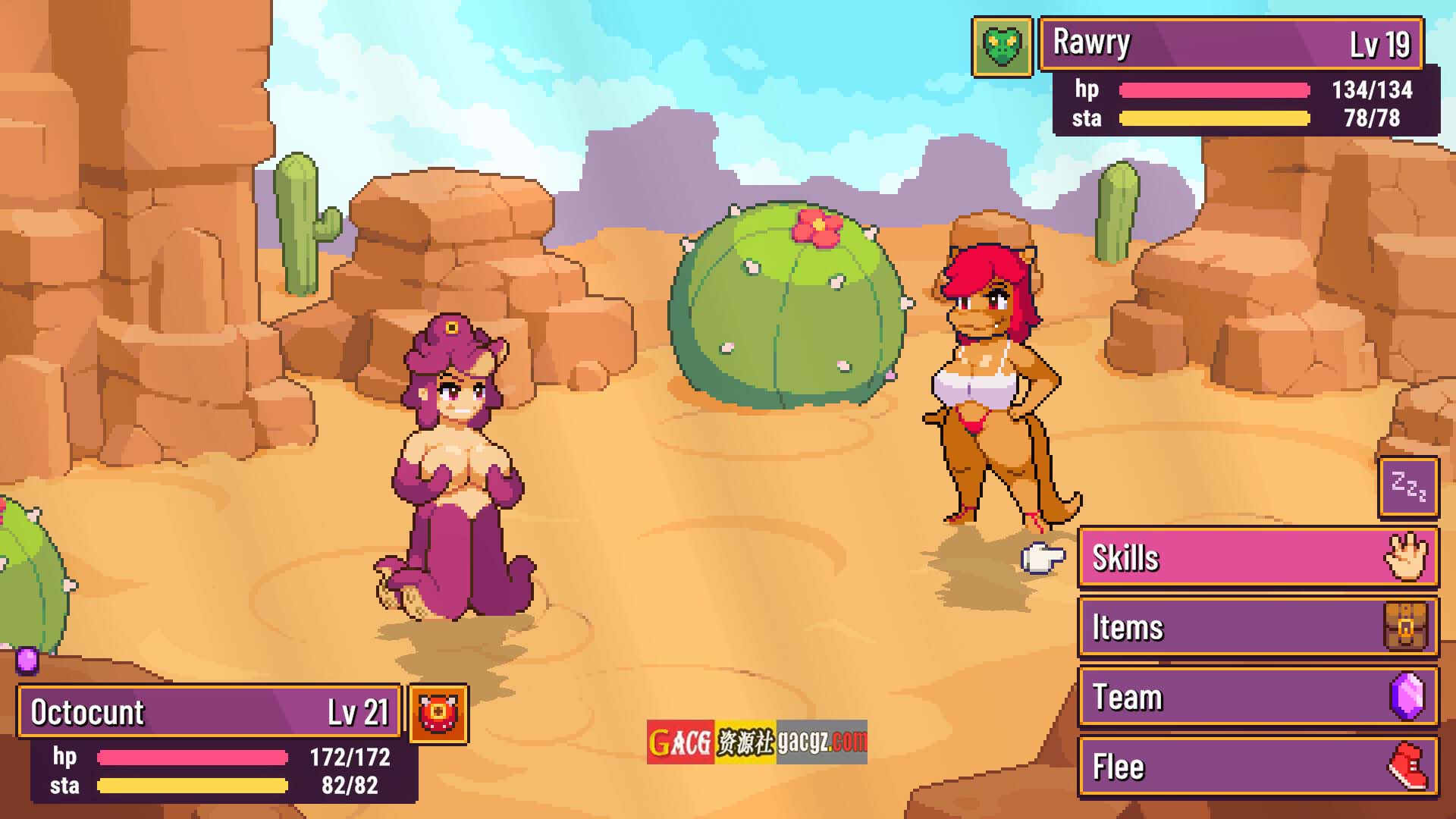This screenshot has width=1456, height=819.
Task: Click the enemy Rawry's green type icon
Action: (x=1002, y=47)
